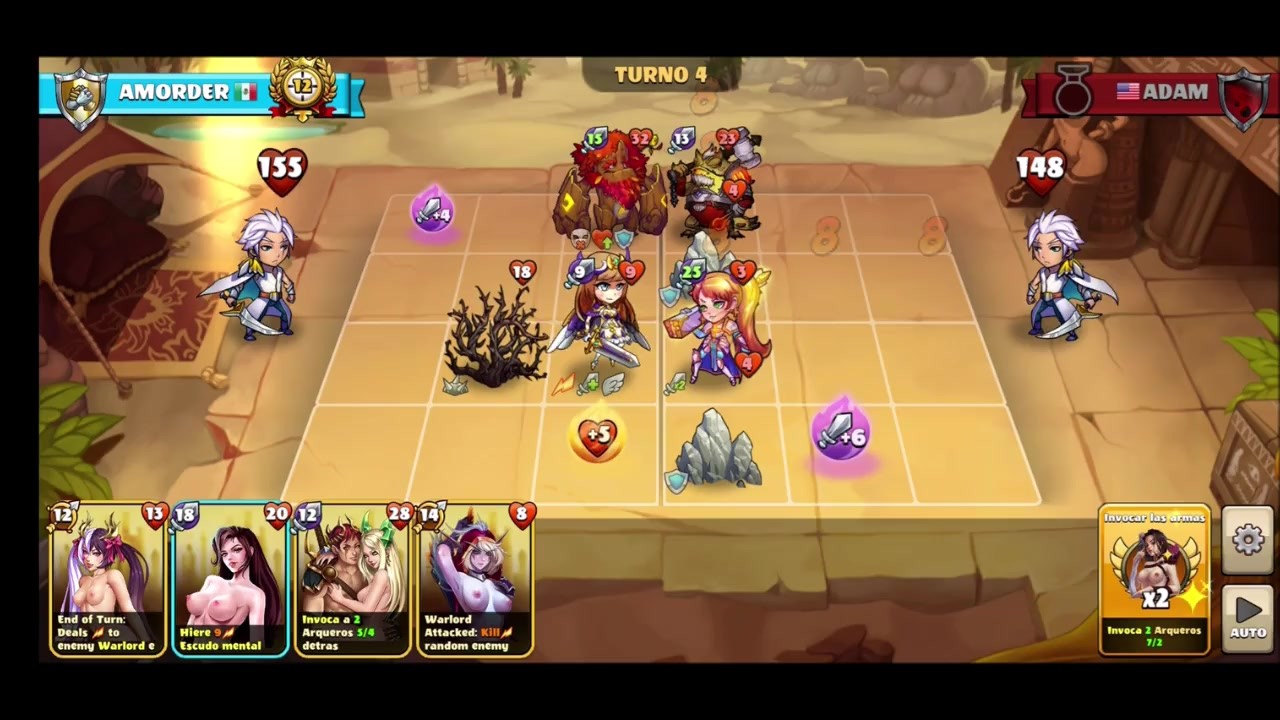Open the gear settings menu

[x=1248, y=541]
